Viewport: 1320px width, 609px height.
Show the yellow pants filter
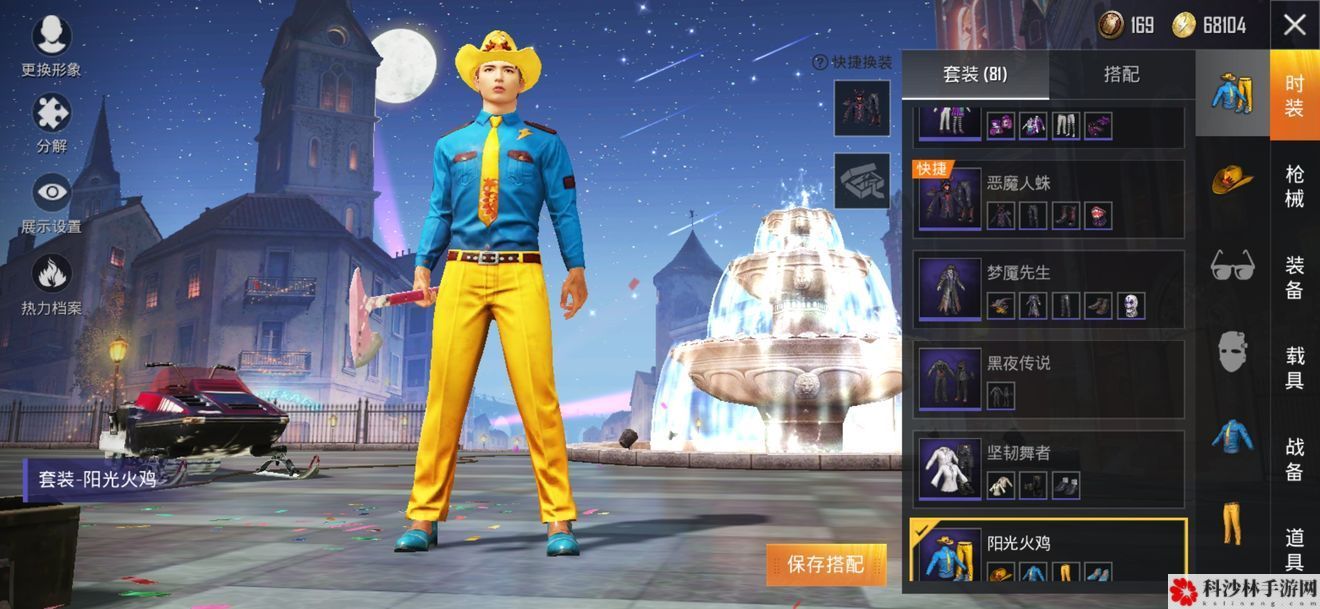pos(1232,524)
